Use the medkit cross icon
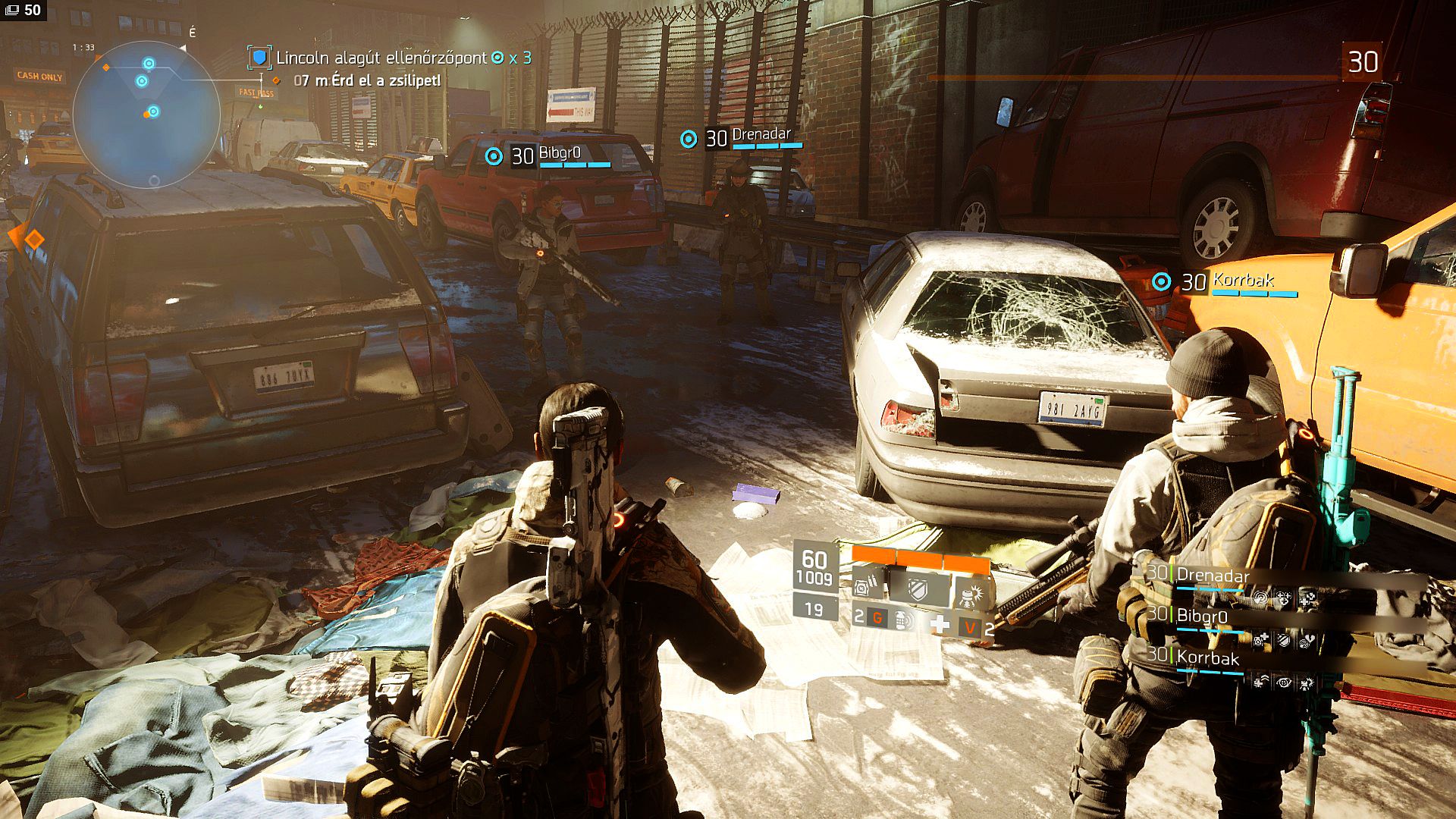The width and height of the screenshot is (1456, 819). click(940, 624)
